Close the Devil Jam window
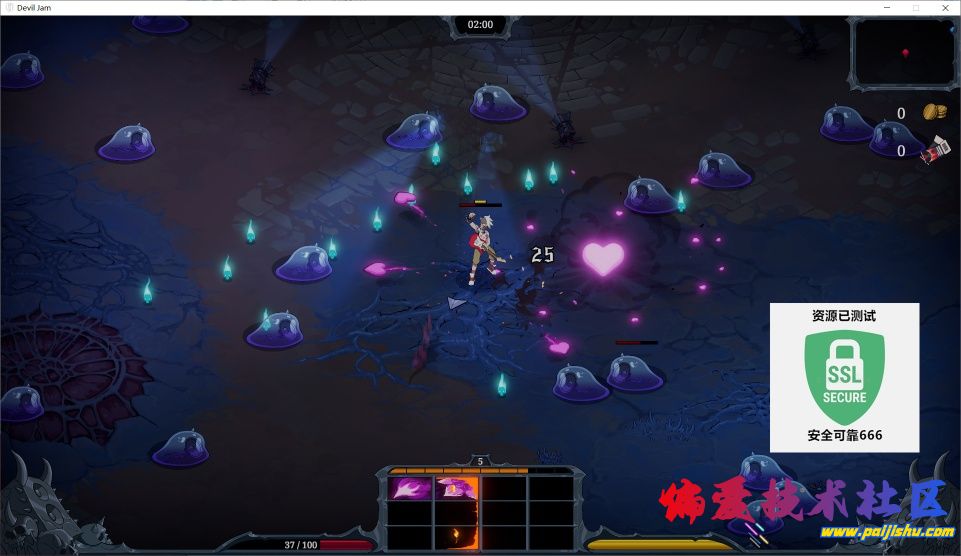This screenshot has height=556, width=961. [944, 7]
